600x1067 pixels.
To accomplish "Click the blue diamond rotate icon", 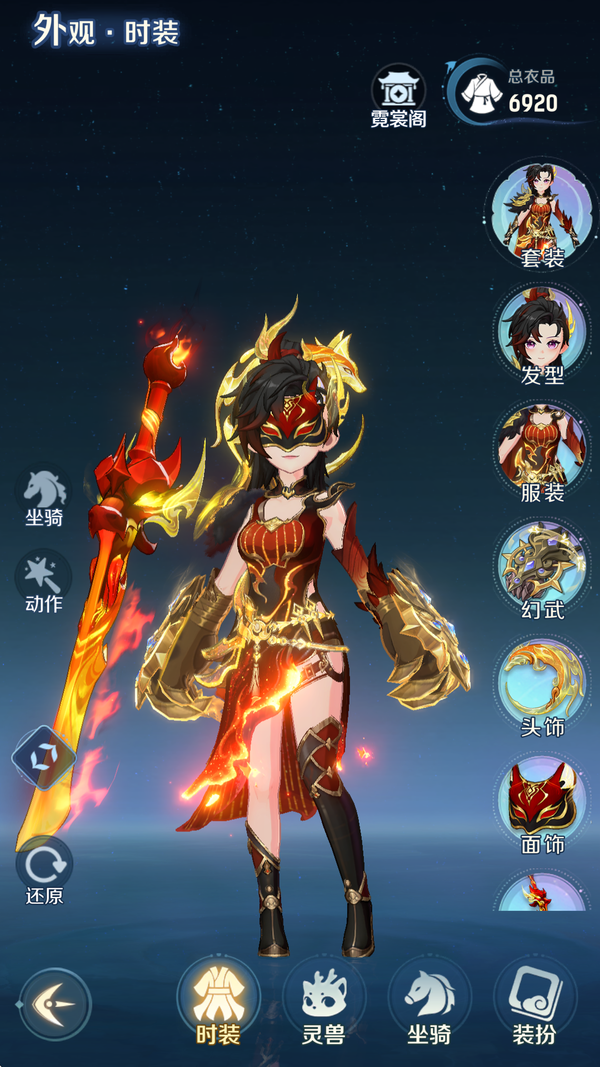I will [44, 758].
